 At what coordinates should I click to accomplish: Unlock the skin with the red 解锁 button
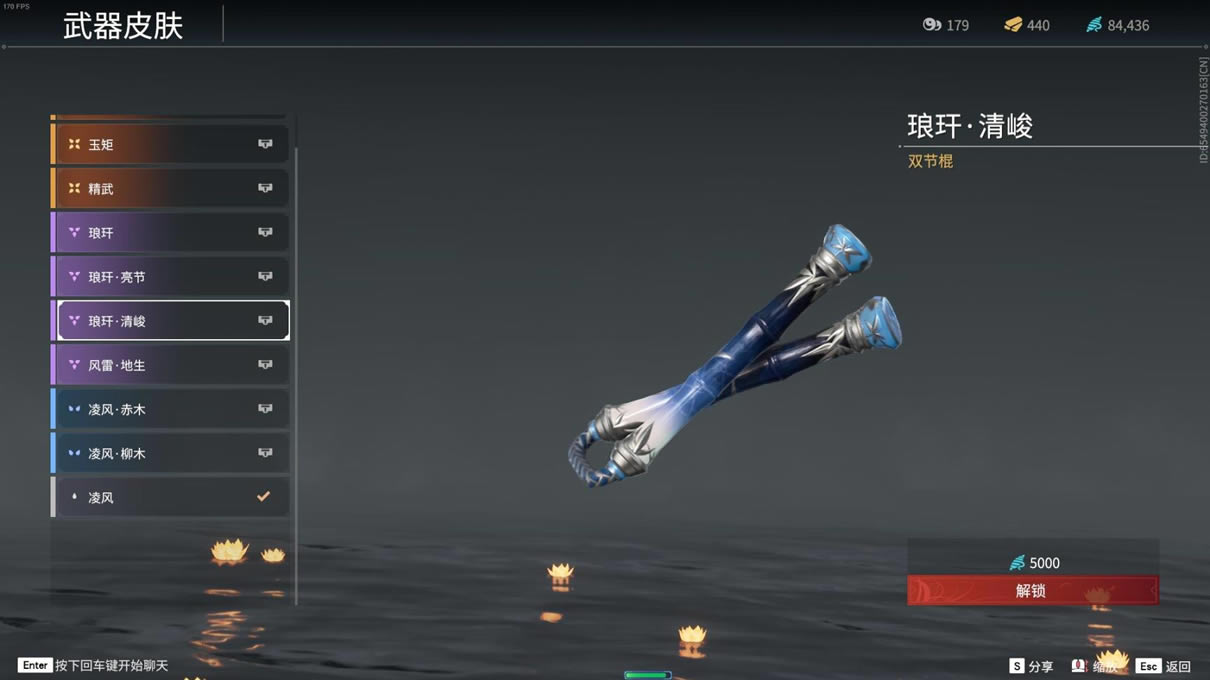1032,591
